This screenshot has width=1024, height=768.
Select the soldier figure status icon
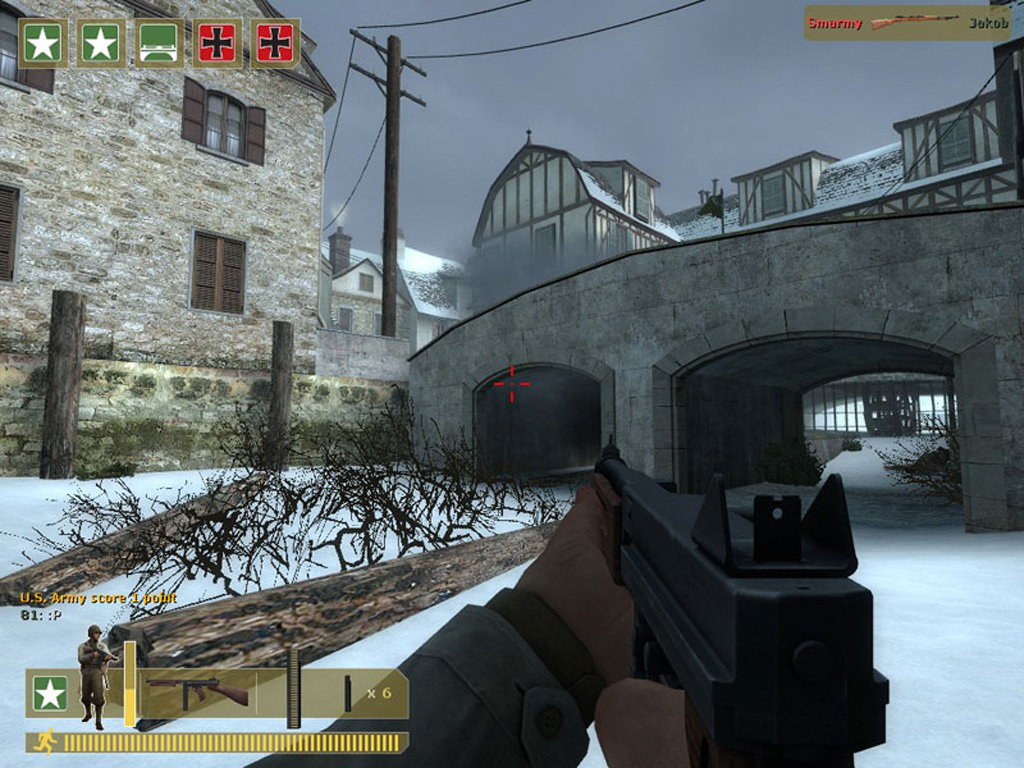pyautogui.click(x=95, y=676)
